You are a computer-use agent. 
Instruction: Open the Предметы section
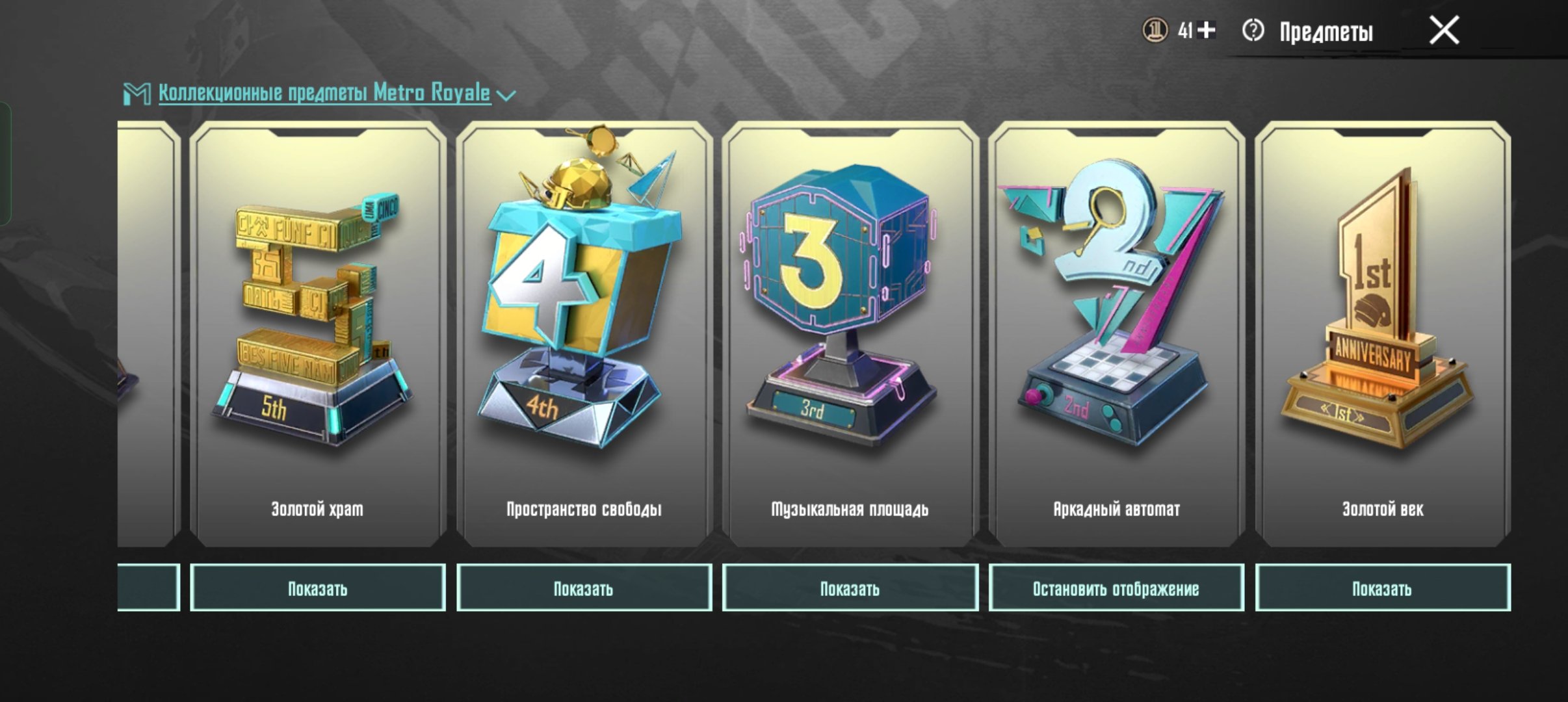tap(1326, 32)
